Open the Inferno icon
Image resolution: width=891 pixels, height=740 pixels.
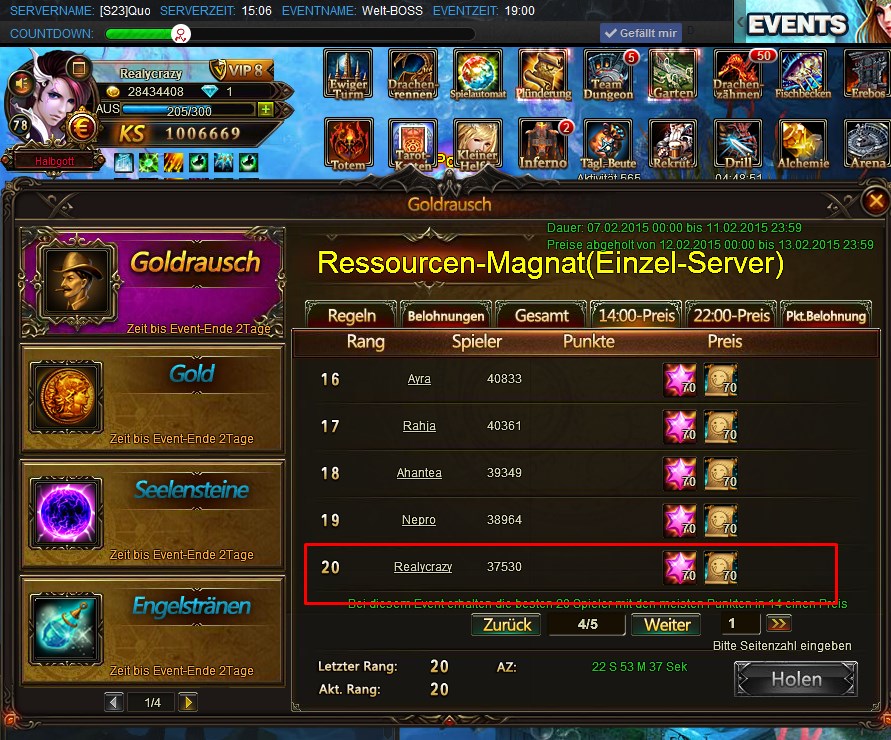coord(543,144)
